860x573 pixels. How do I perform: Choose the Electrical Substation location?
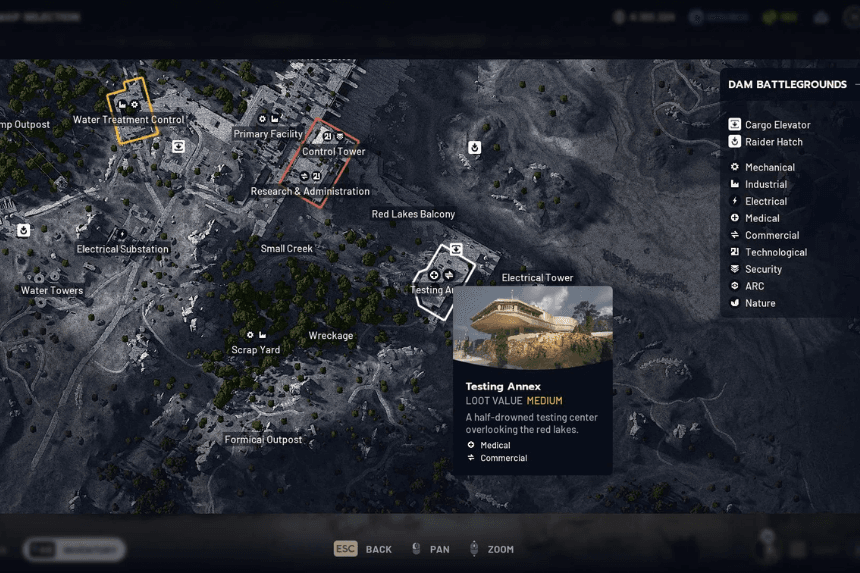click(123, 249)
